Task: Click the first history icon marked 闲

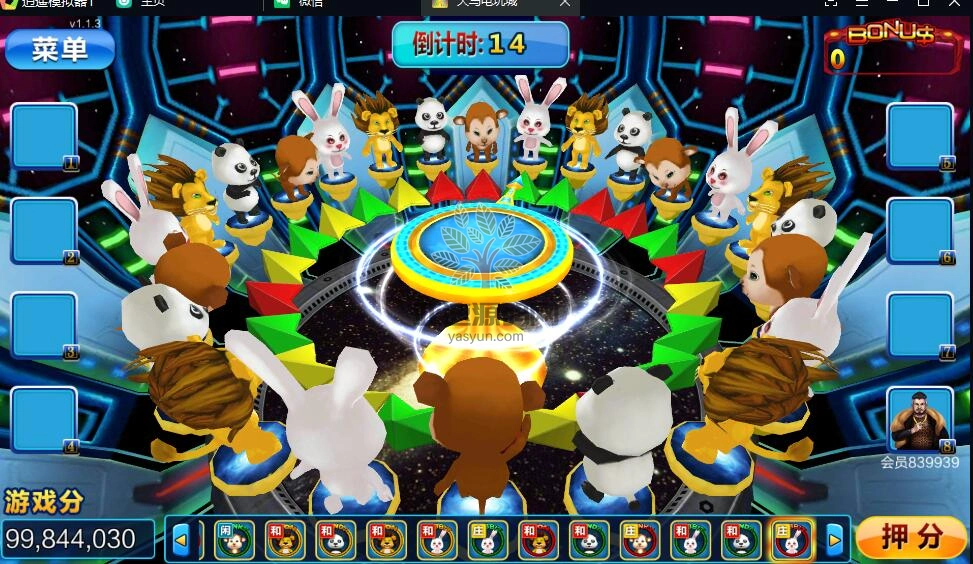Action: pyautogui.click(x=233, y=540)
